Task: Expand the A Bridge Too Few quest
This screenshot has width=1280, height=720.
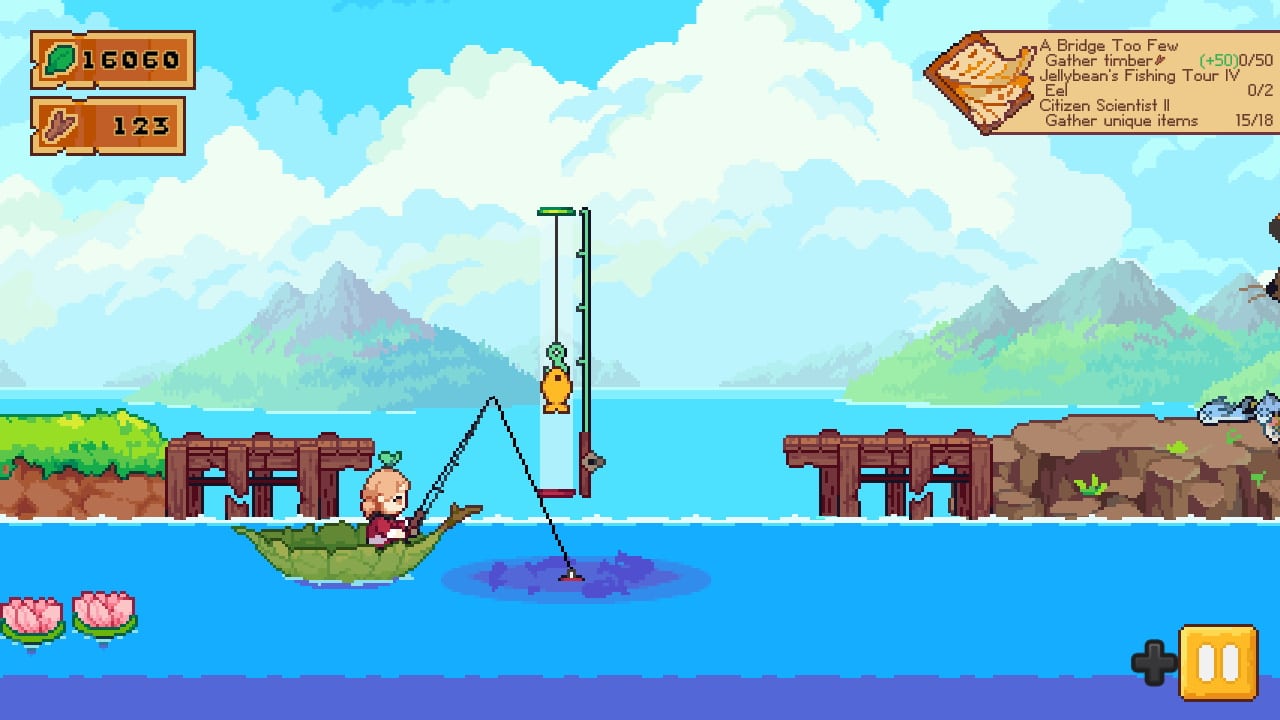Action: pos(1106,45)
